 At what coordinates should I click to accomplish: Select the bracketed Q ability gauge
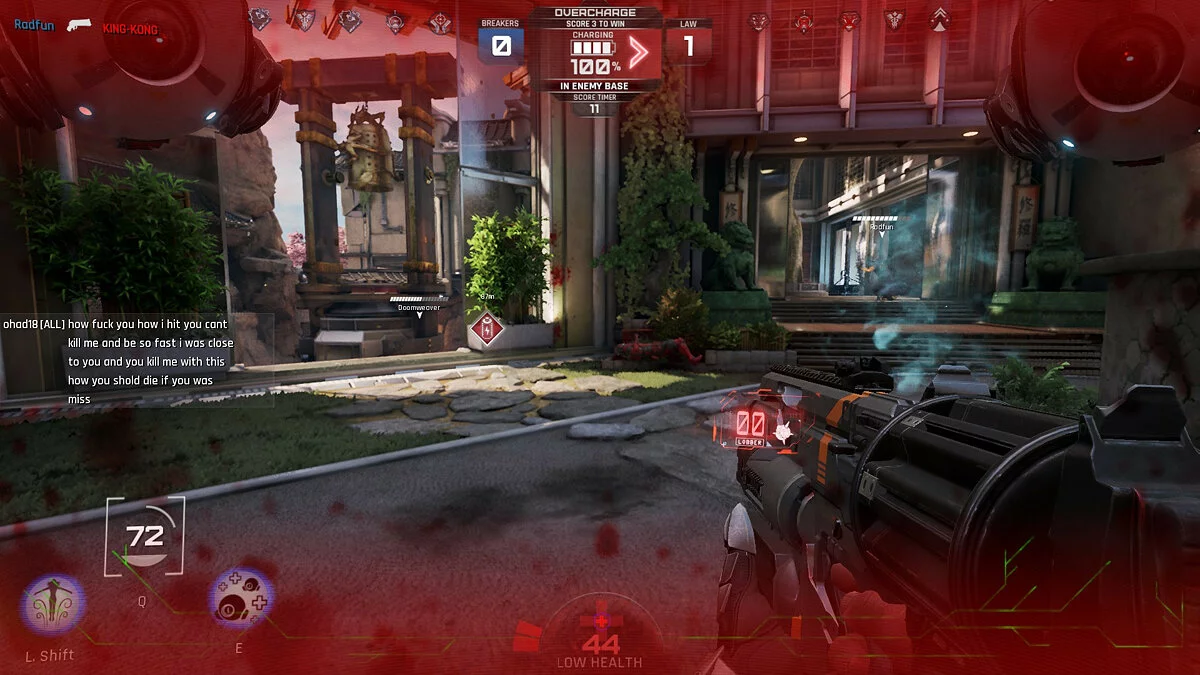[x=145, y=538]
